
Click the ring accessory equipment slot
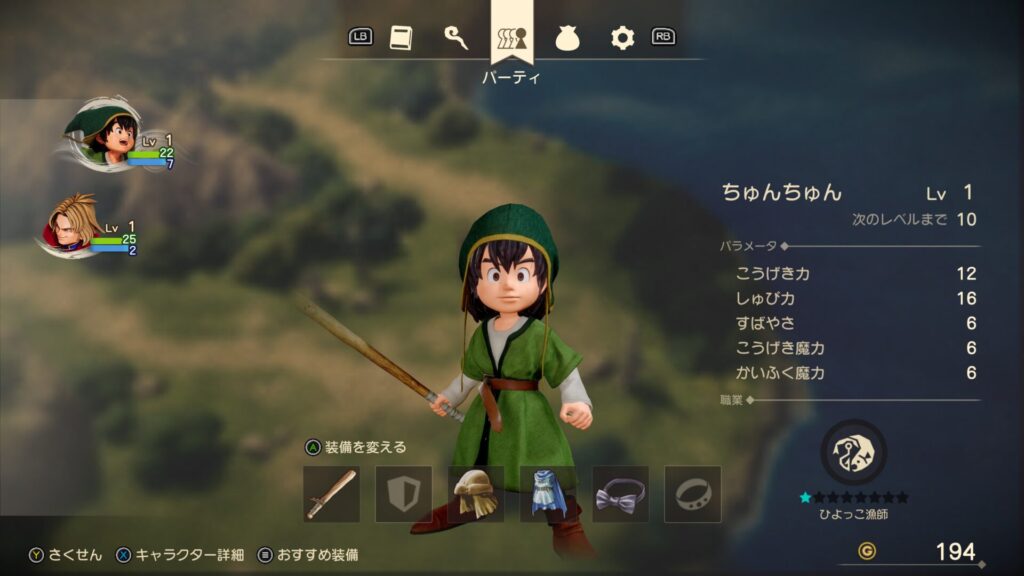692,494
